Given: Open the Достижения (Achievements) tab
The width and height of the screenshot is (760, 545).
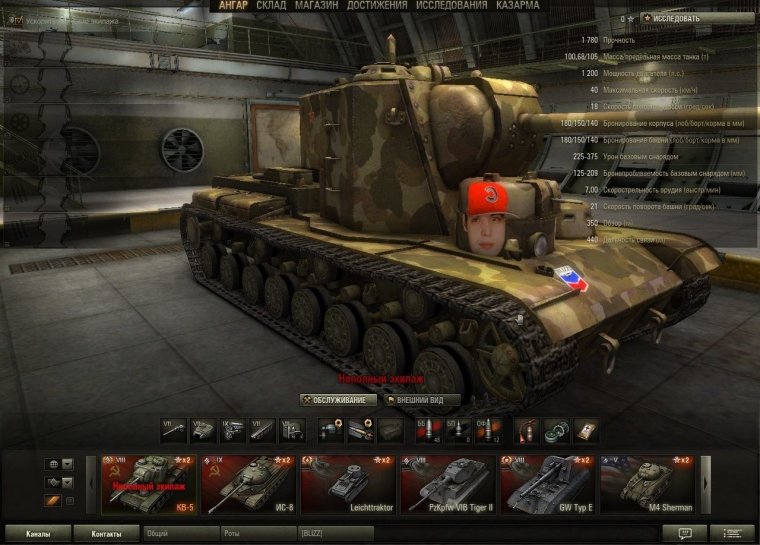Looking at the screenshot, I should (378, 6).
